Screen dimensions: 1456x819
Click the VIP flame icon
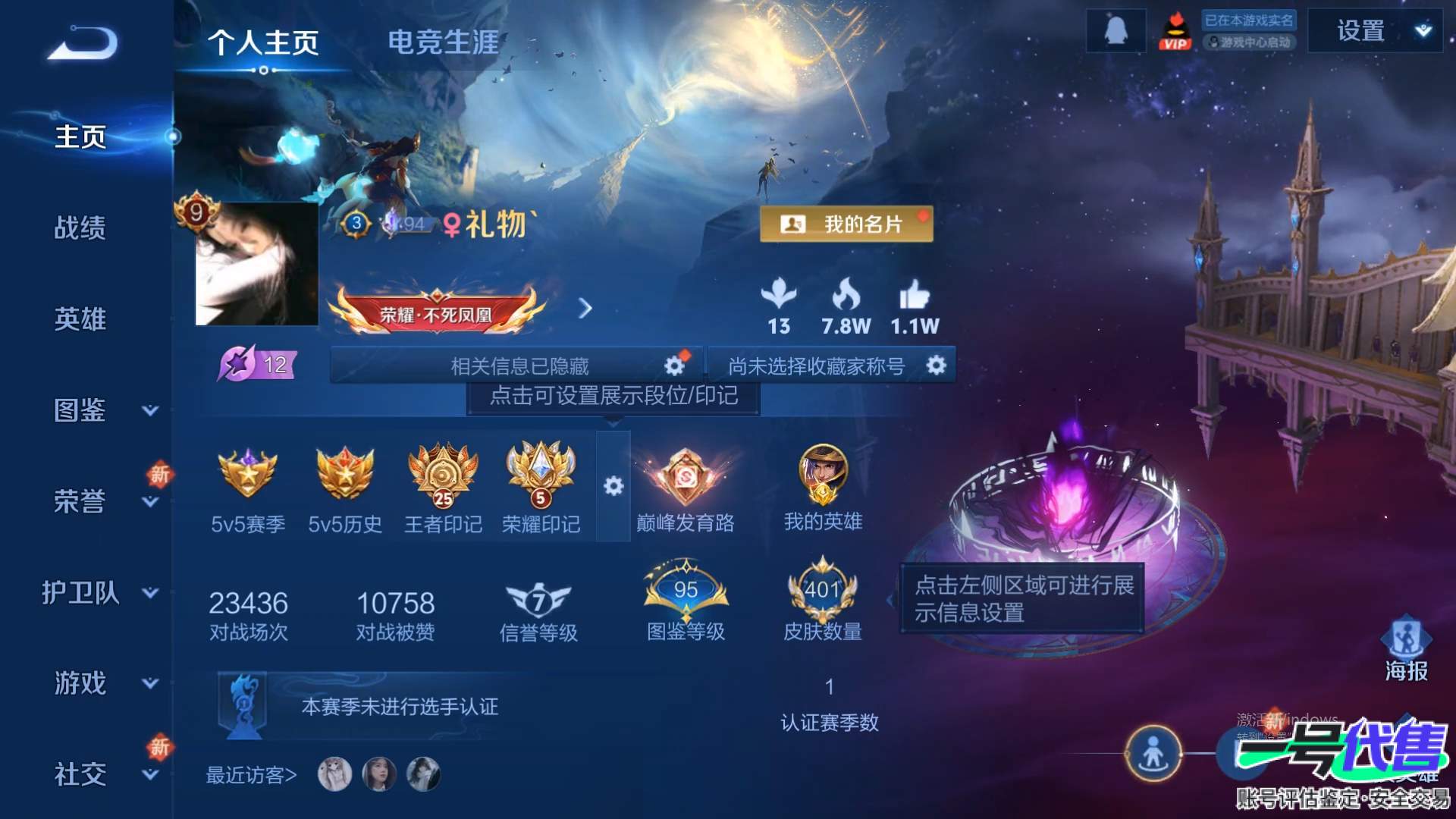click(1176, 32)
